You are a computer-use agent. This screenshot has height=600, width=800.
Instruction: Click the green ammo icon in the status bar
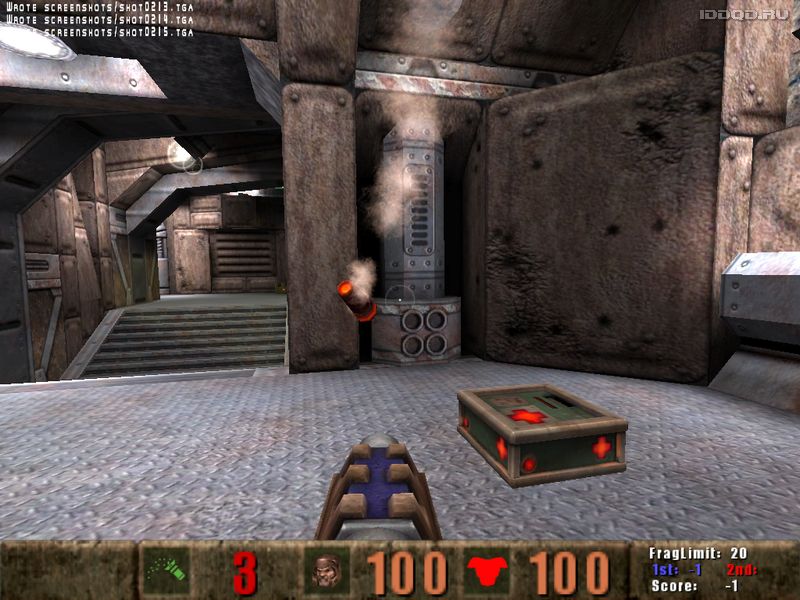(x=165, y=571)
